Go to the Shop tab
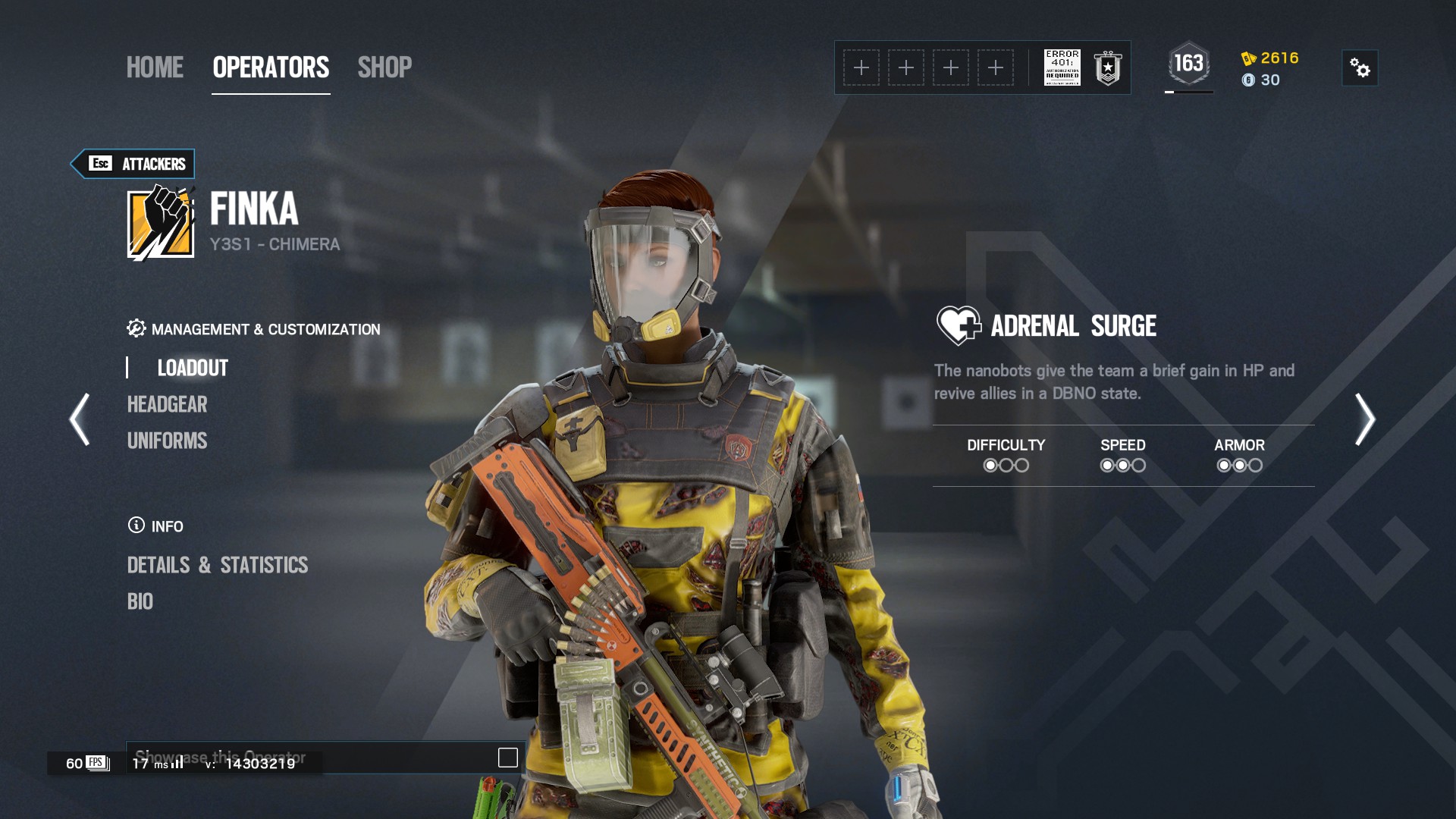Image resolution: width=1456 pixels, height=819 pixels. pyautogui.click(x=384, y=67)
